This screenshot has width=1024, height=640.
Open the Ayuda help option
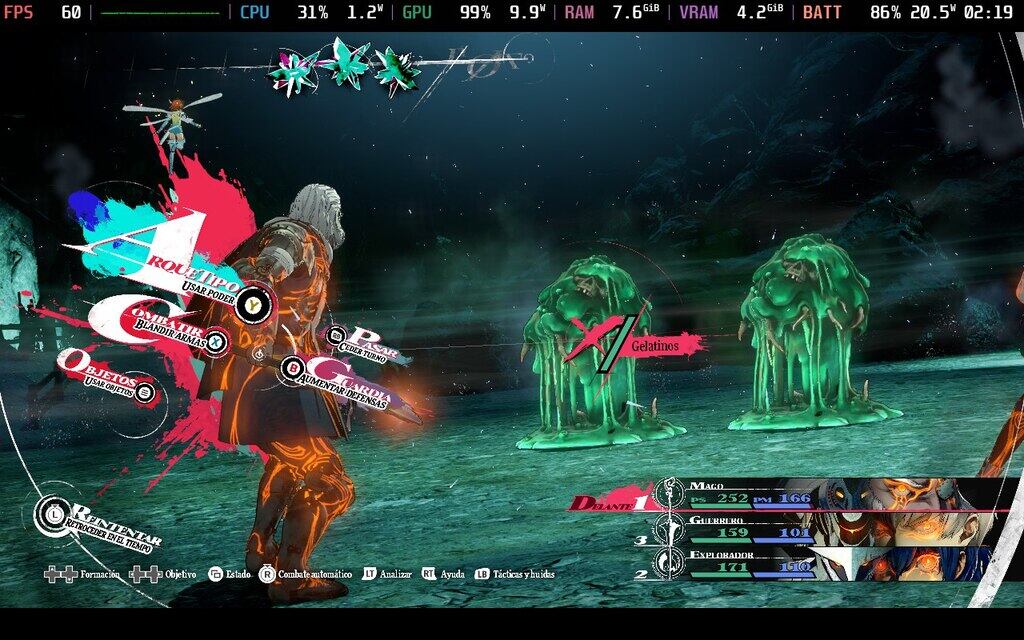point(443,574)
